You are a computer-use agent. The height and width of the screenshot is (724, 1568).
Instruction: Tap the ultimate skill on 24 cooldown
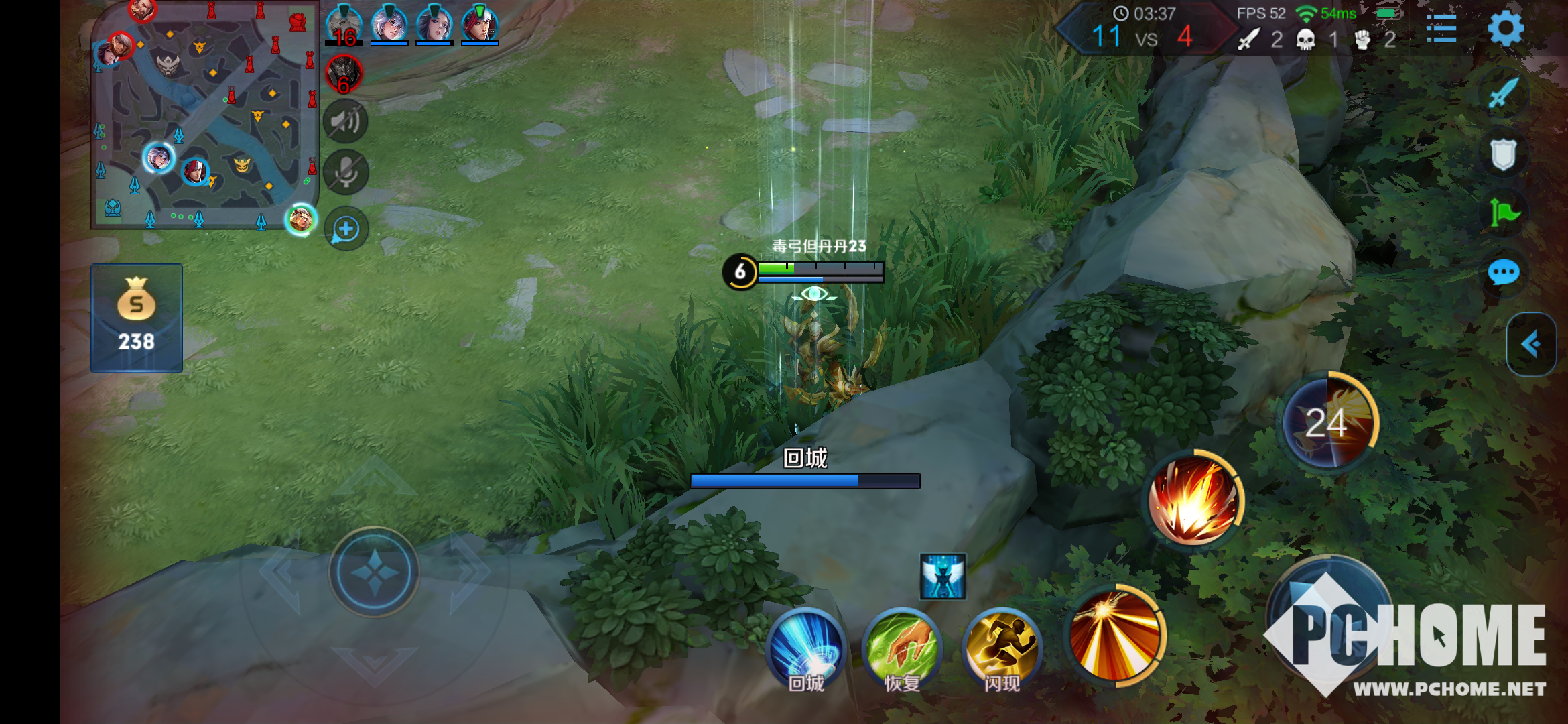tap(1327, 422)
